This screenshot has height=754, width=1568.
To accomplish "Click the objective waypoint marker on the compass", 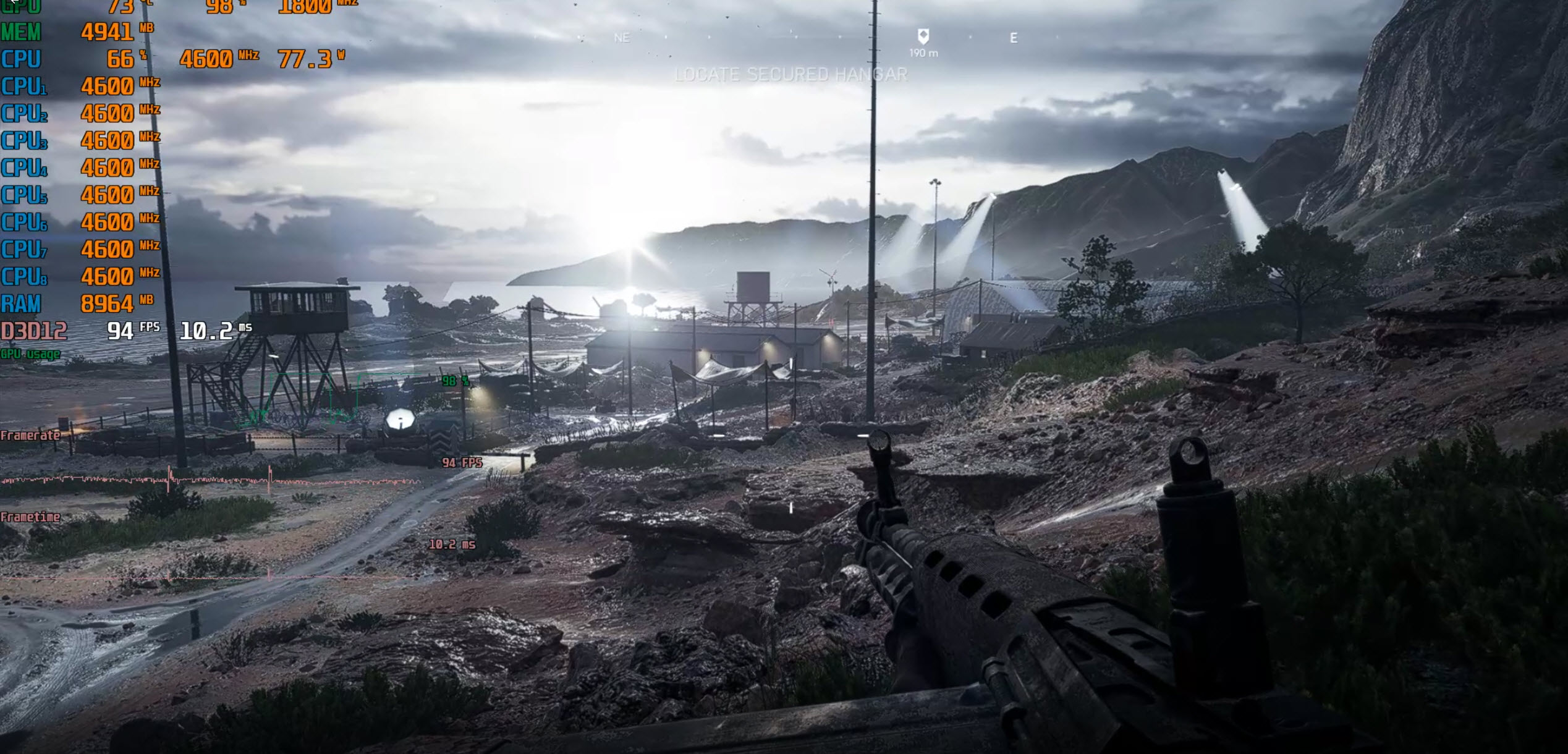I will [x=923, y=36].
